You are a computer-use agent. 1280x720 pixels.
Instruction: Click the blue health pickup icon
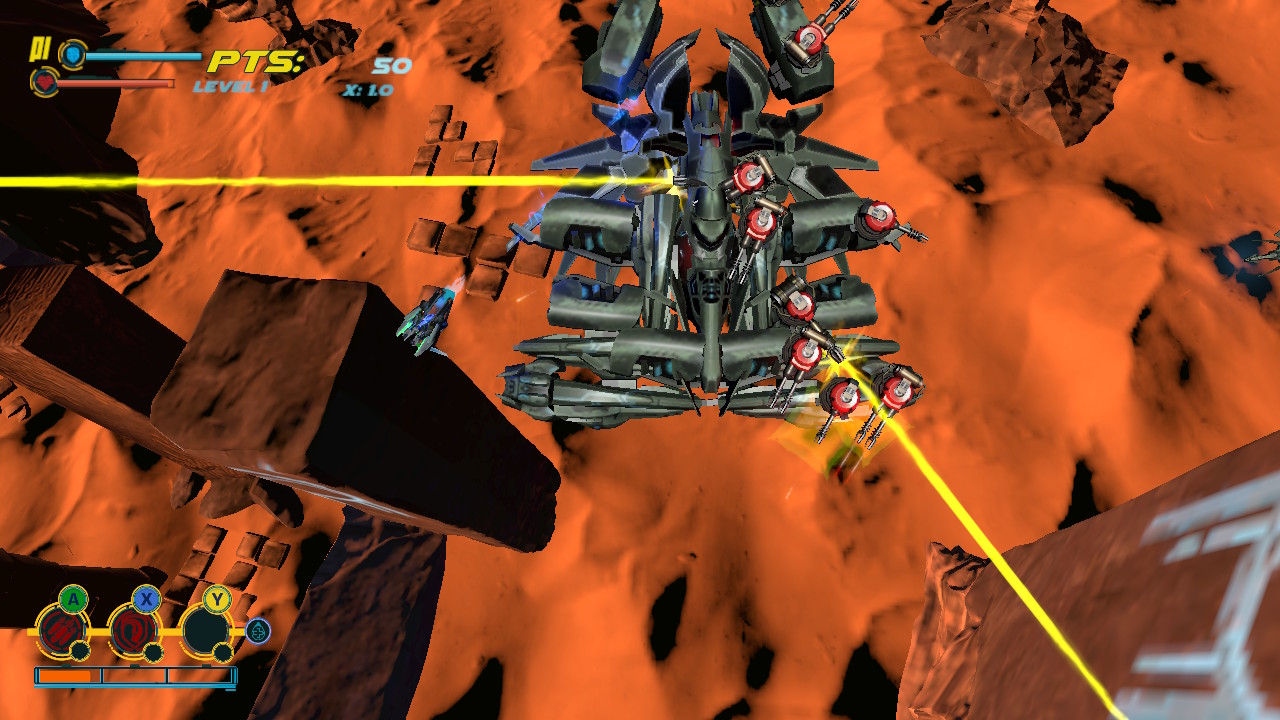258,631
